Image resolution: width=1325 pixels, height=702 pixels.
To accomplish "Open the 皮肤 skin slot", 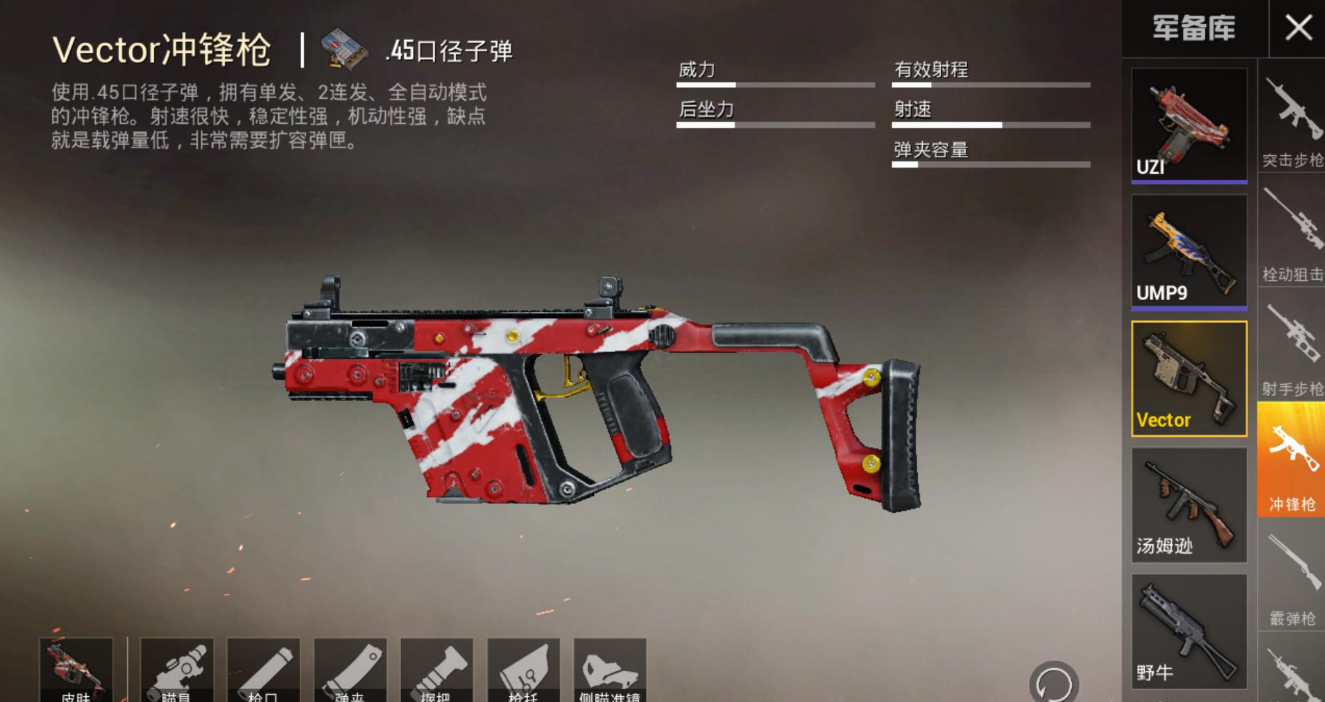I will (76, 670).
